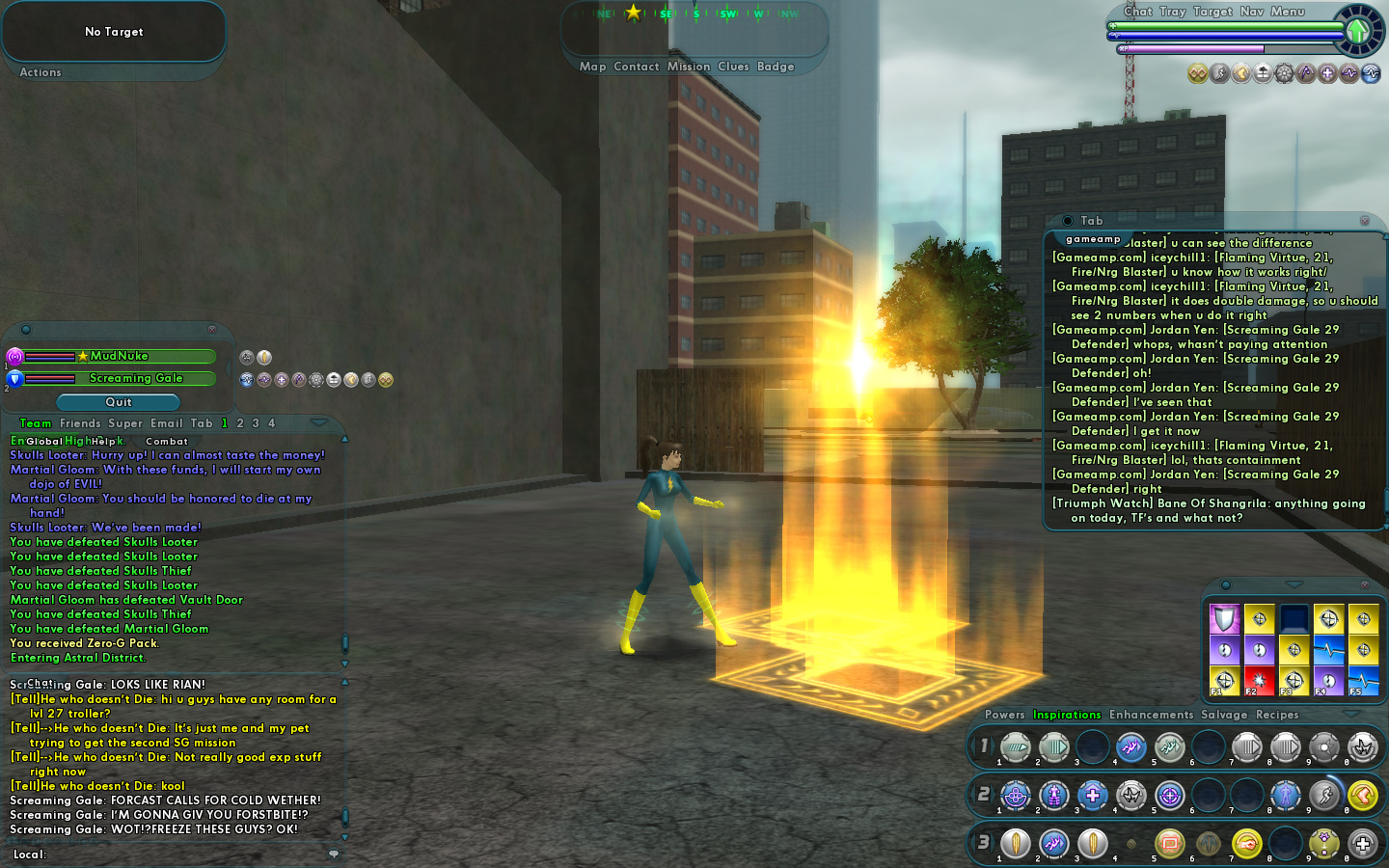The image size is (1389, 868).
Task: Open the Clues window
Action: [x=733, y=67]
